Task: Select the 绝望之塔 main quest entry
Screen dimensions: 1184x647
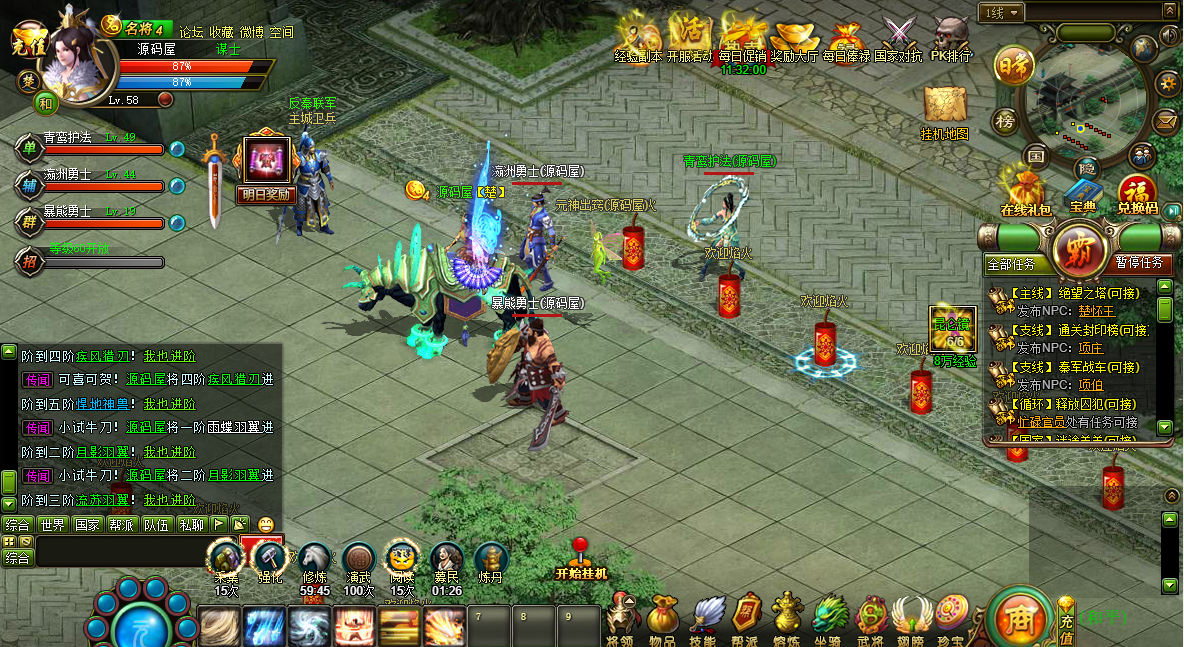Action: pos(1068,293)
